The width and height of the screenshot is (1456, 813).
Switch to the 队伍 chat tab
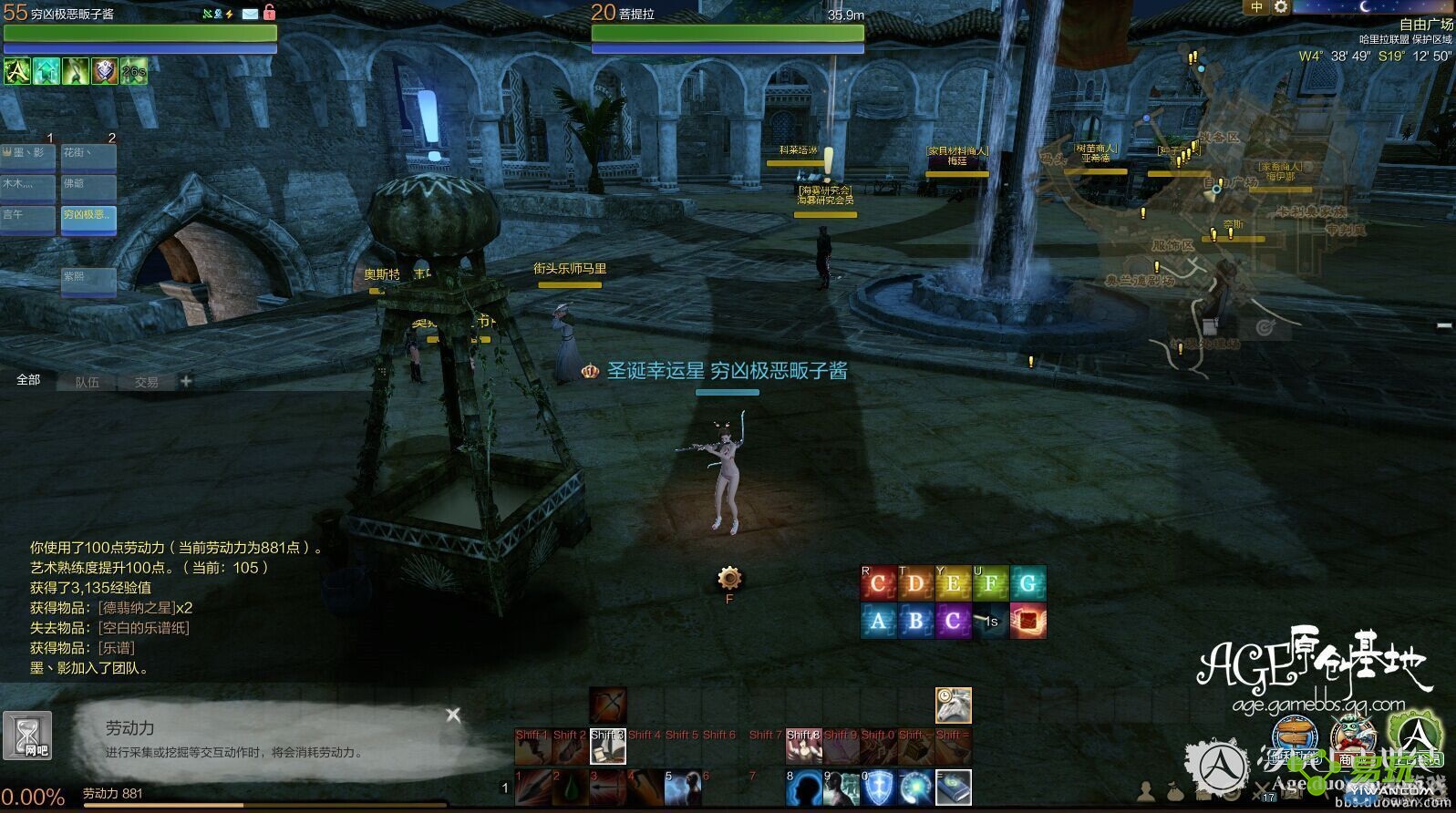pyautogui.click(x=88, y=382)
